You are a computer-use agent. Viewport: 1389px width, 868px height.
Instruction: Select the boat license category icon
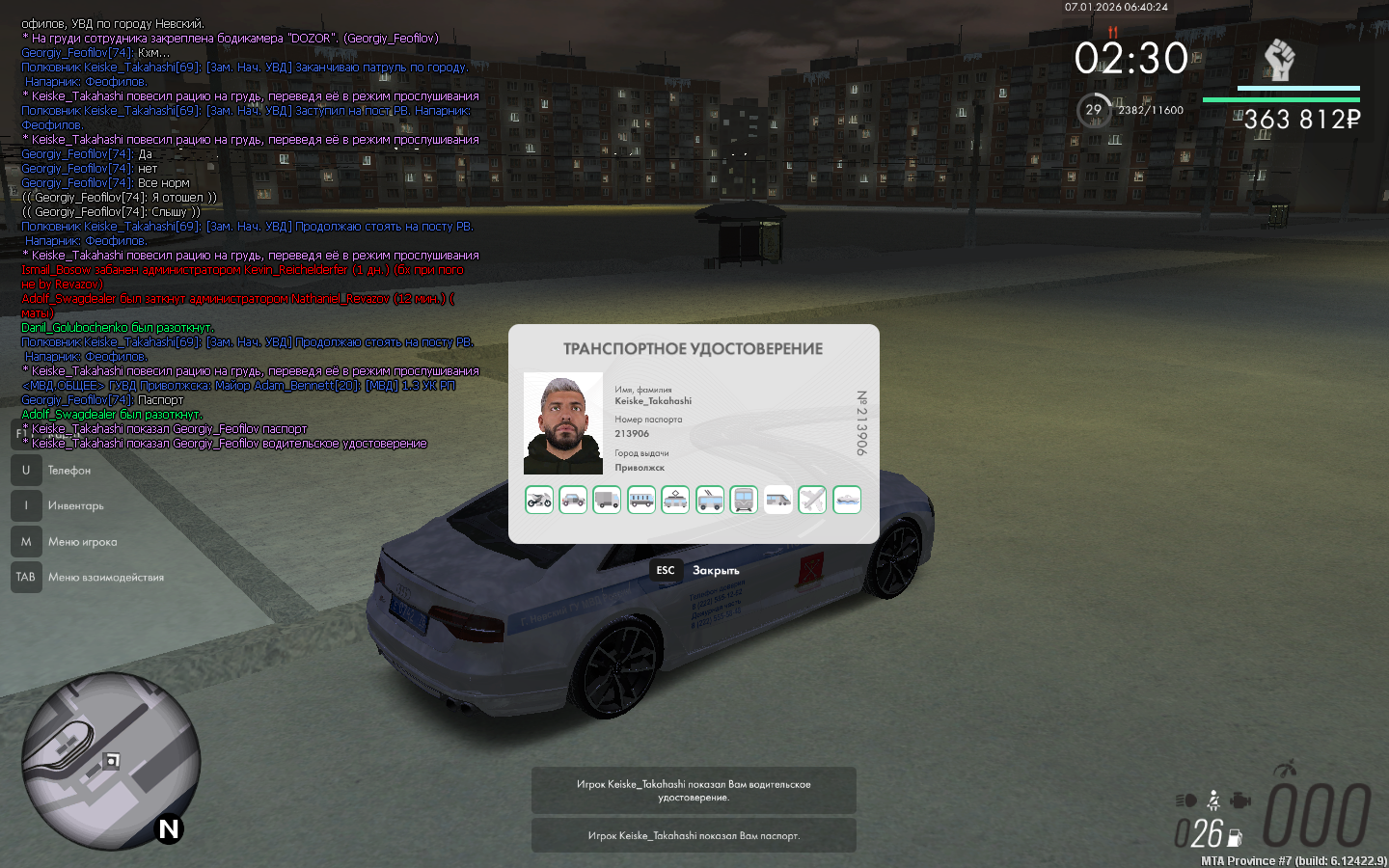point(847,500)
